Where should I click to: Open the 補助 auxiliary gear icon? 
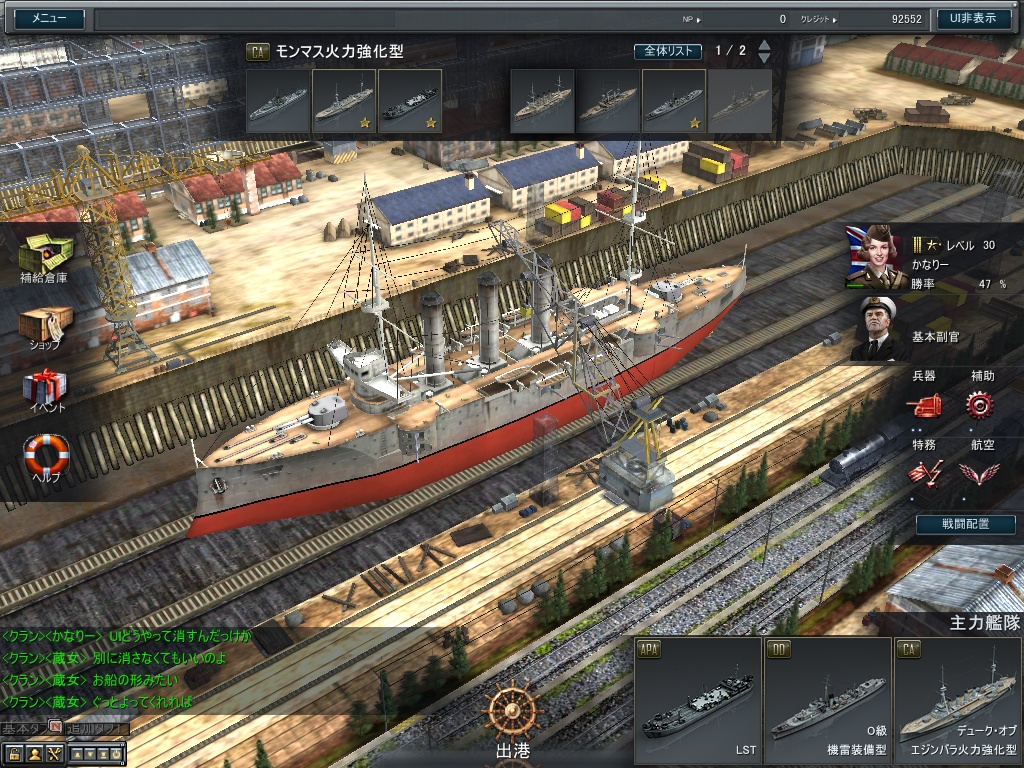click(x=980, y=404)
